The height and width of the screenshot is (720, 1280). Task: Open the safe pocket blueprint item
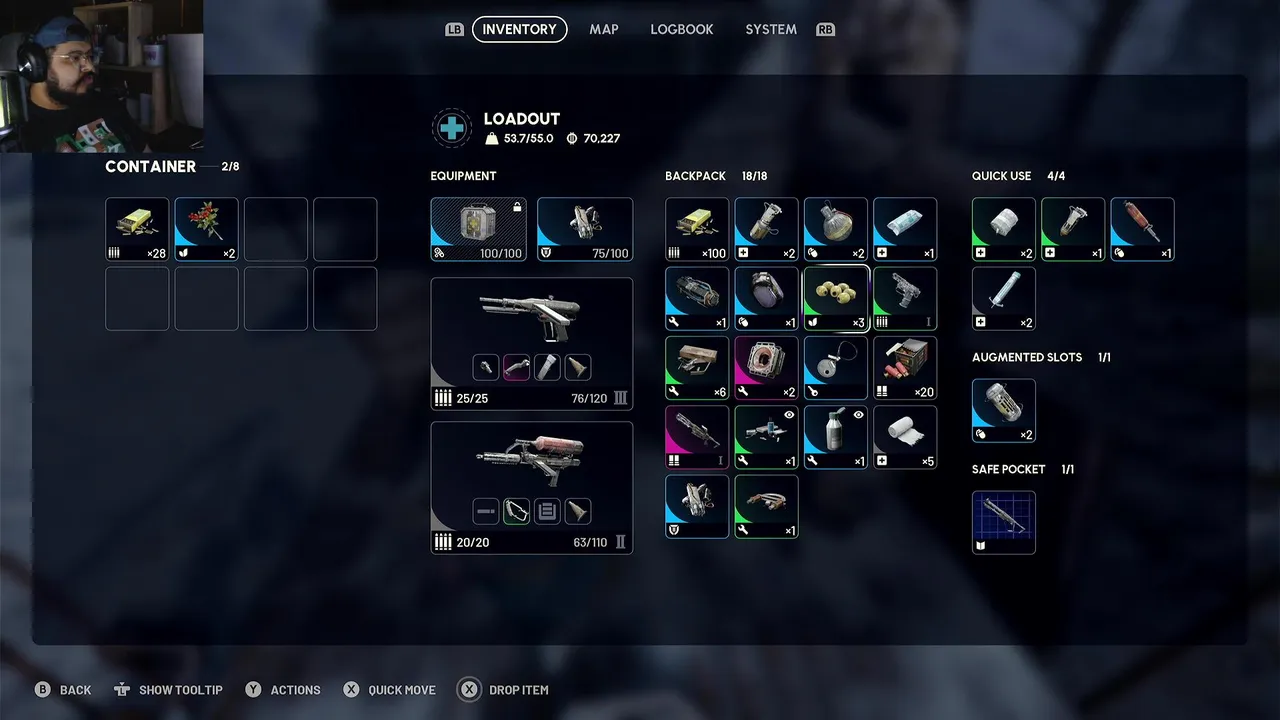[1003, 522]
